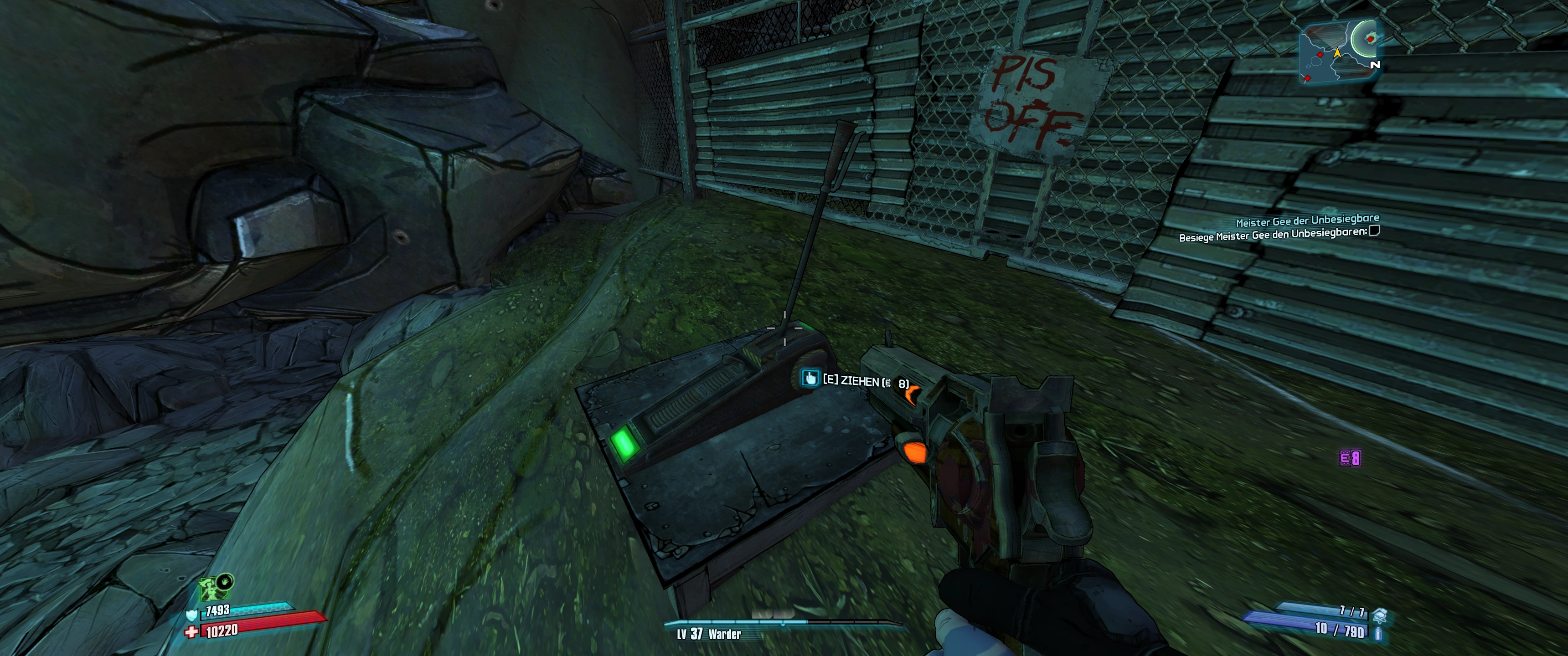The height and width of the screenshot is (656, 1568).
Task: Click the grenade icon beside the ammo counter
Action: 1380,616
